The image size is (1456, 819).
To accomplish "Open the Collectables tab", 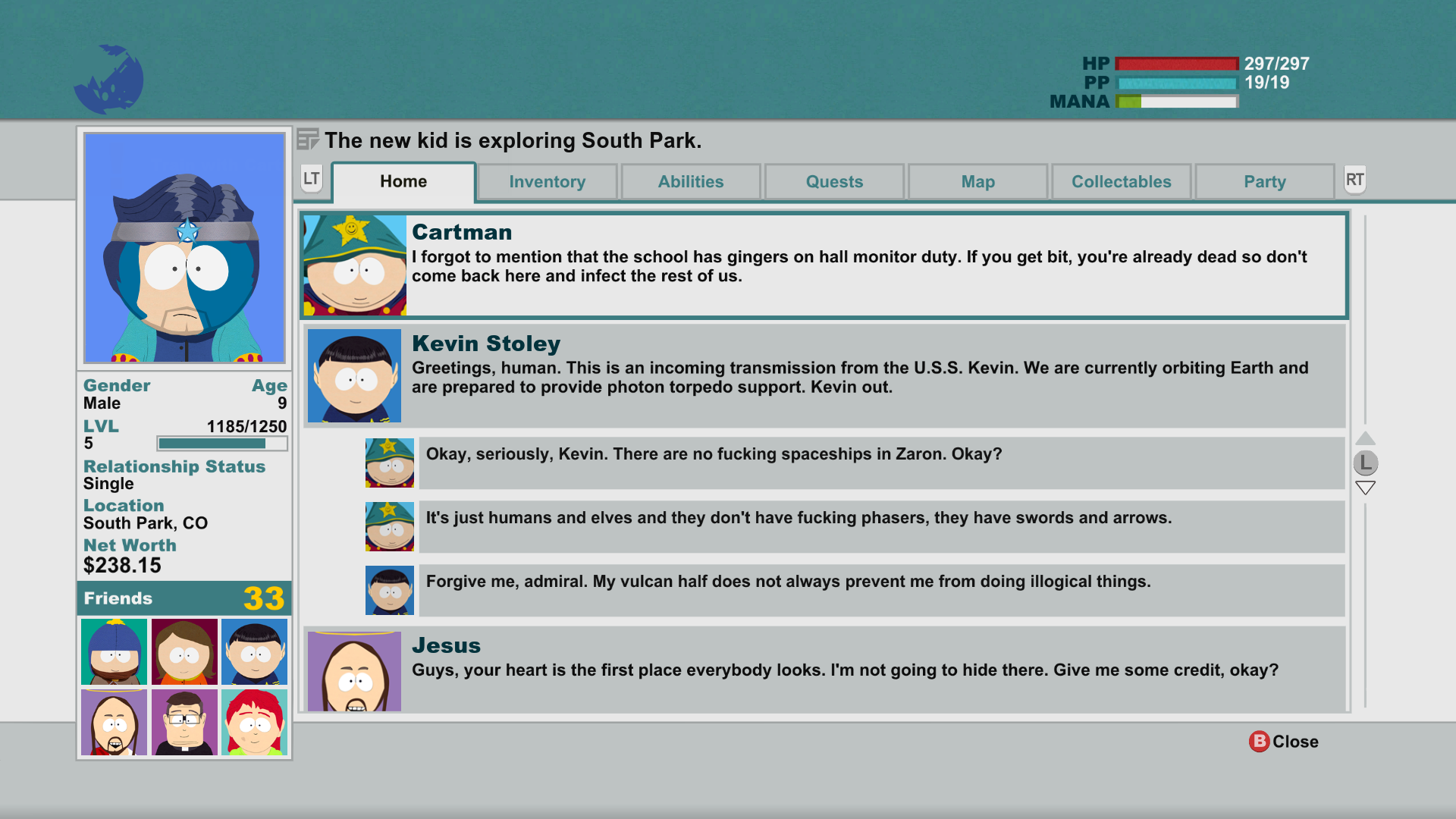I will point(1121,181).
